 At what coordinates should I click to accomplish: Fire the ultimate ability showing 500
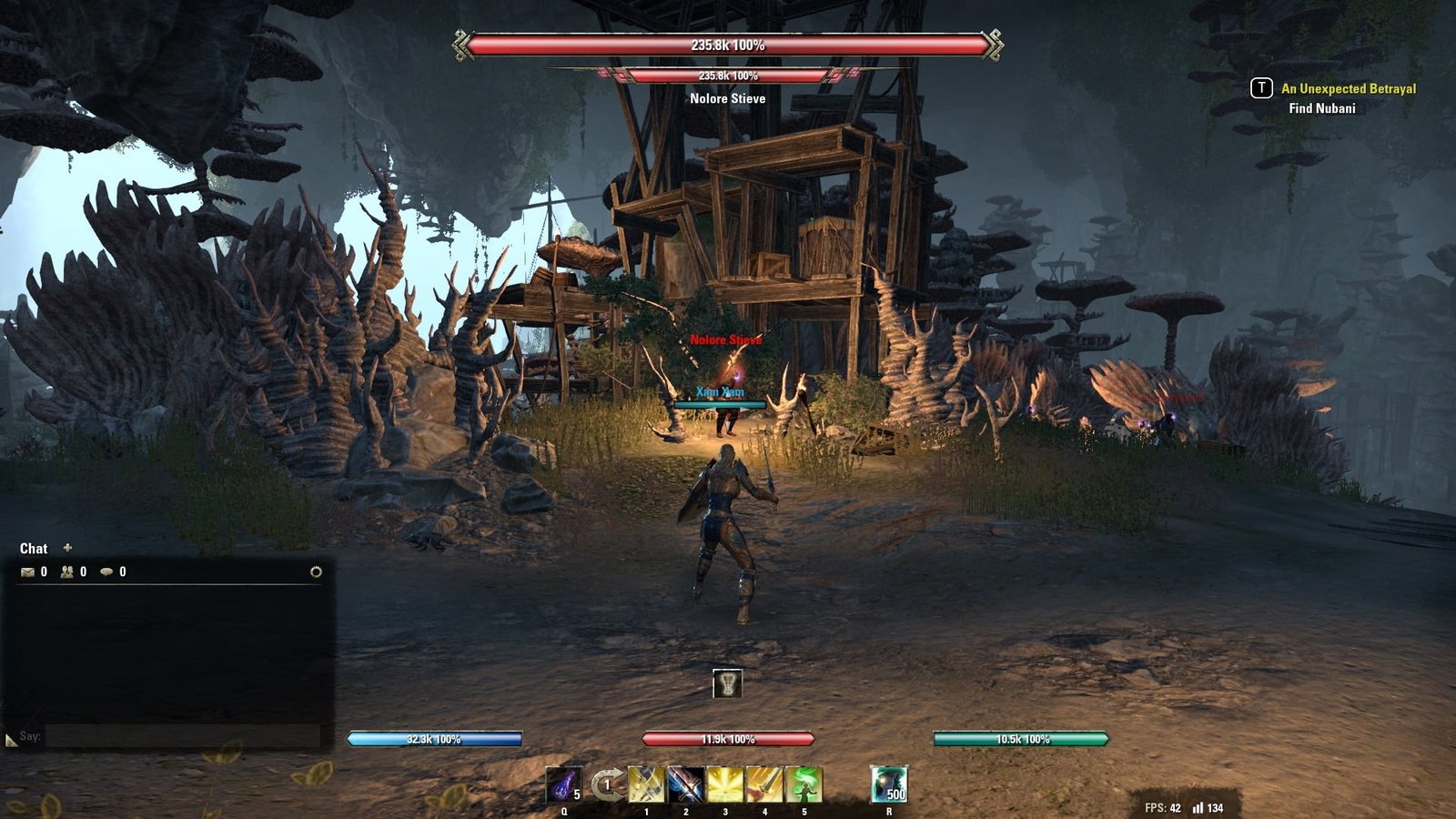click(888, 784)
